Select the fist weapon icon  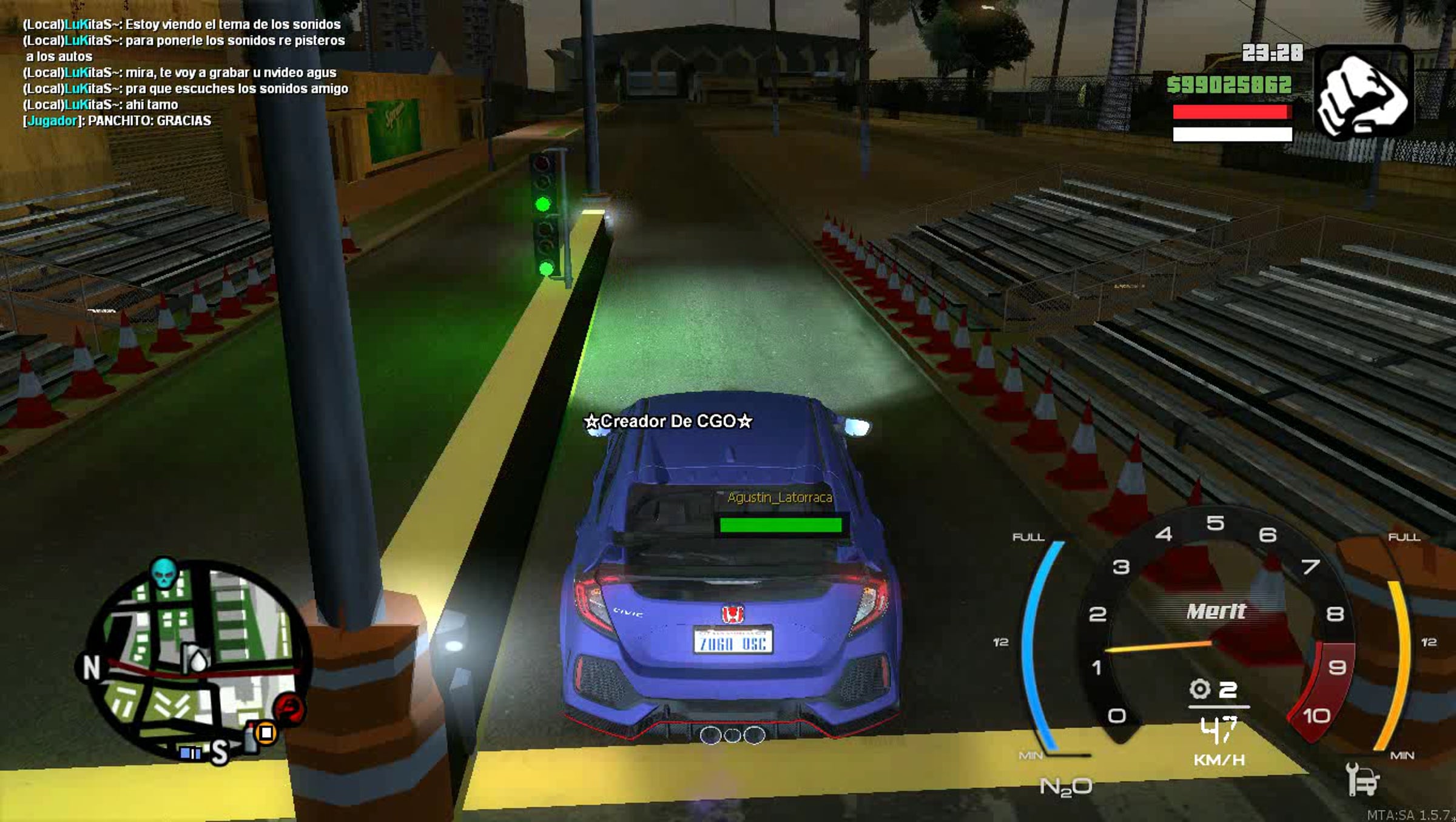(x=1363, y=93)
